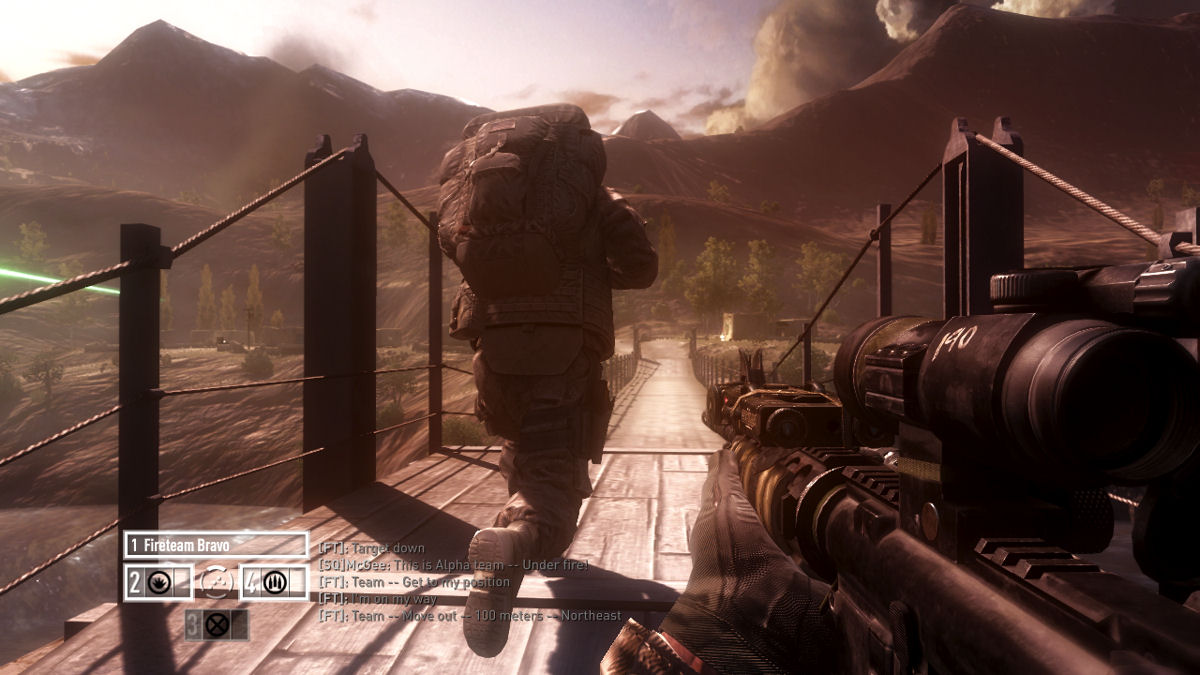Open the radio chat message log

(455, 582)
